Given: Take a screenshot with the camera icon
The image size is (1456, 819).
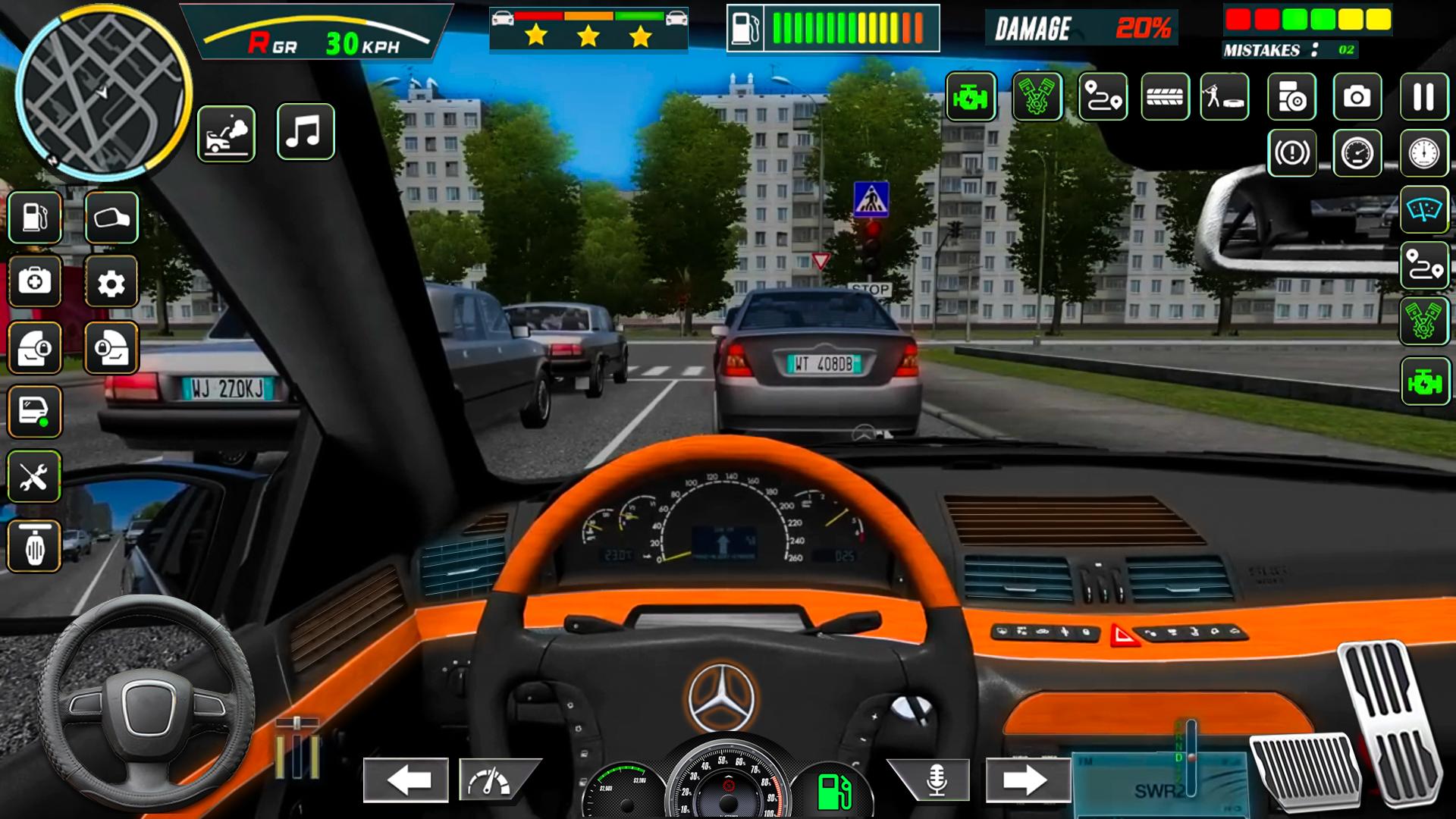Looking at the screenshot, I should click(x=1357, y=96).
